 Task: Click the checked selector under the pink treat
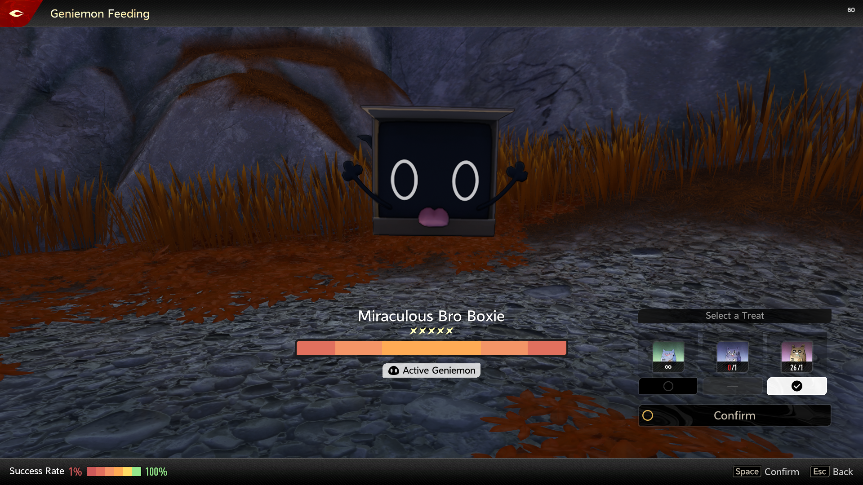(796, 386)
